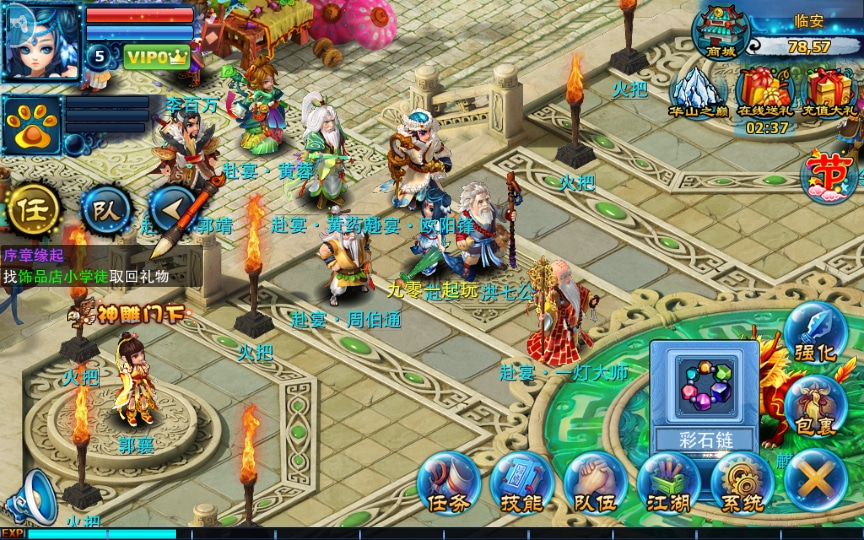Viewport: 864px width, 540px height.
Task: Open the player character portrait
Action: tap(40, 42)
